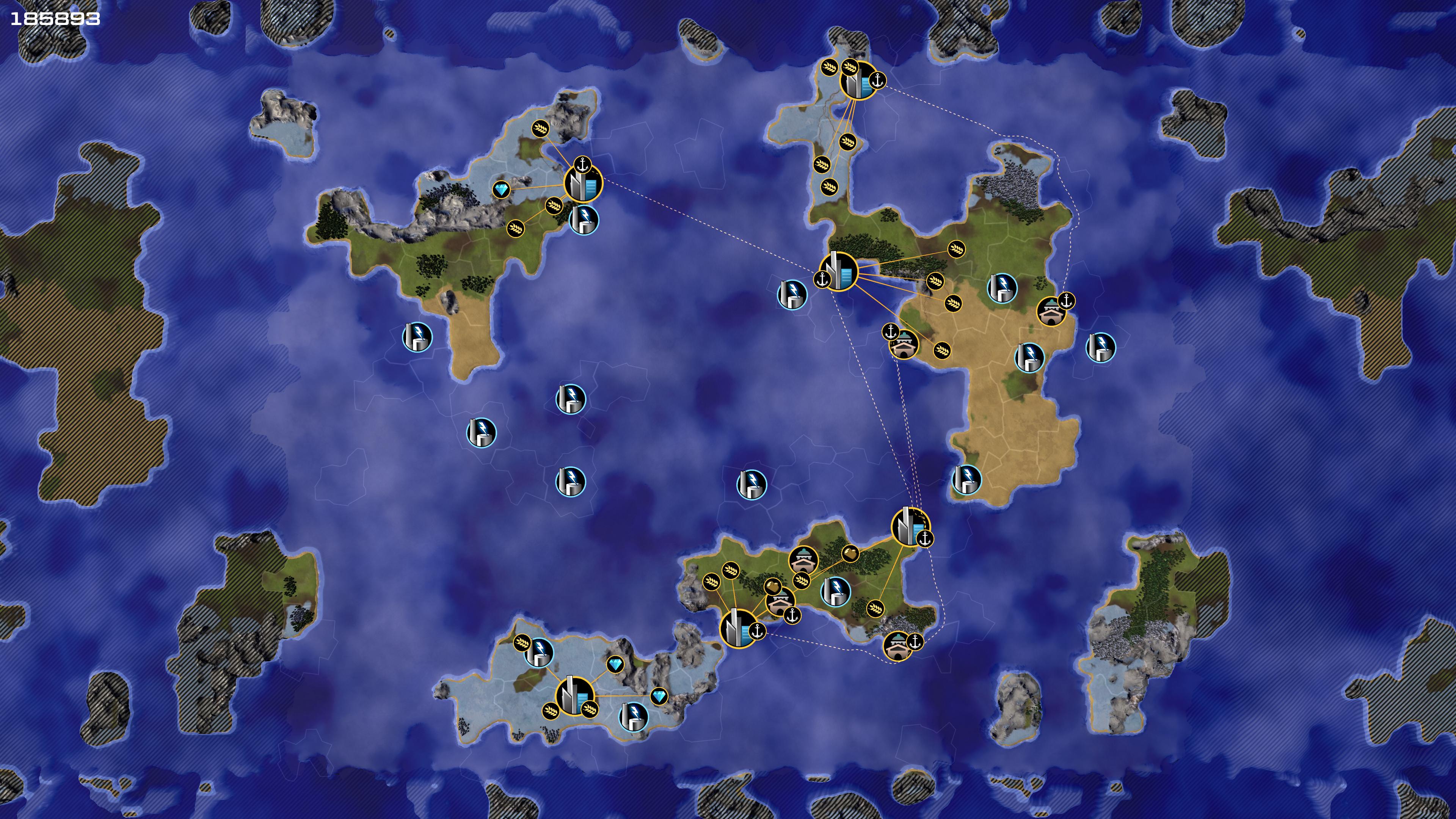
Task: Choose the power plant overlapped by a wheat icon
Action: tap(539, 652)
